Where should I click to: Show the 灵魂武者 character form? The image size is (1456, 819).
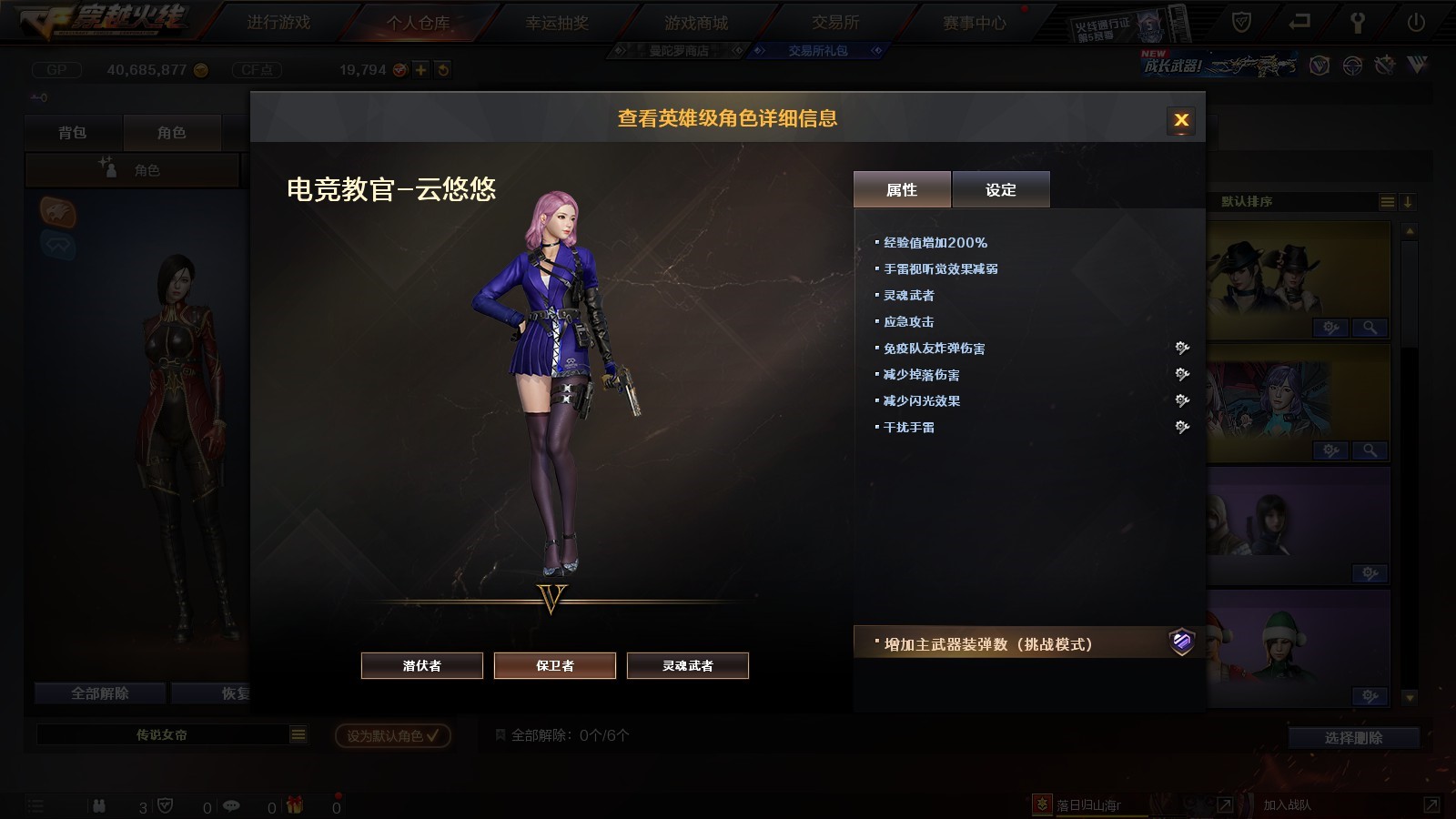688,665
